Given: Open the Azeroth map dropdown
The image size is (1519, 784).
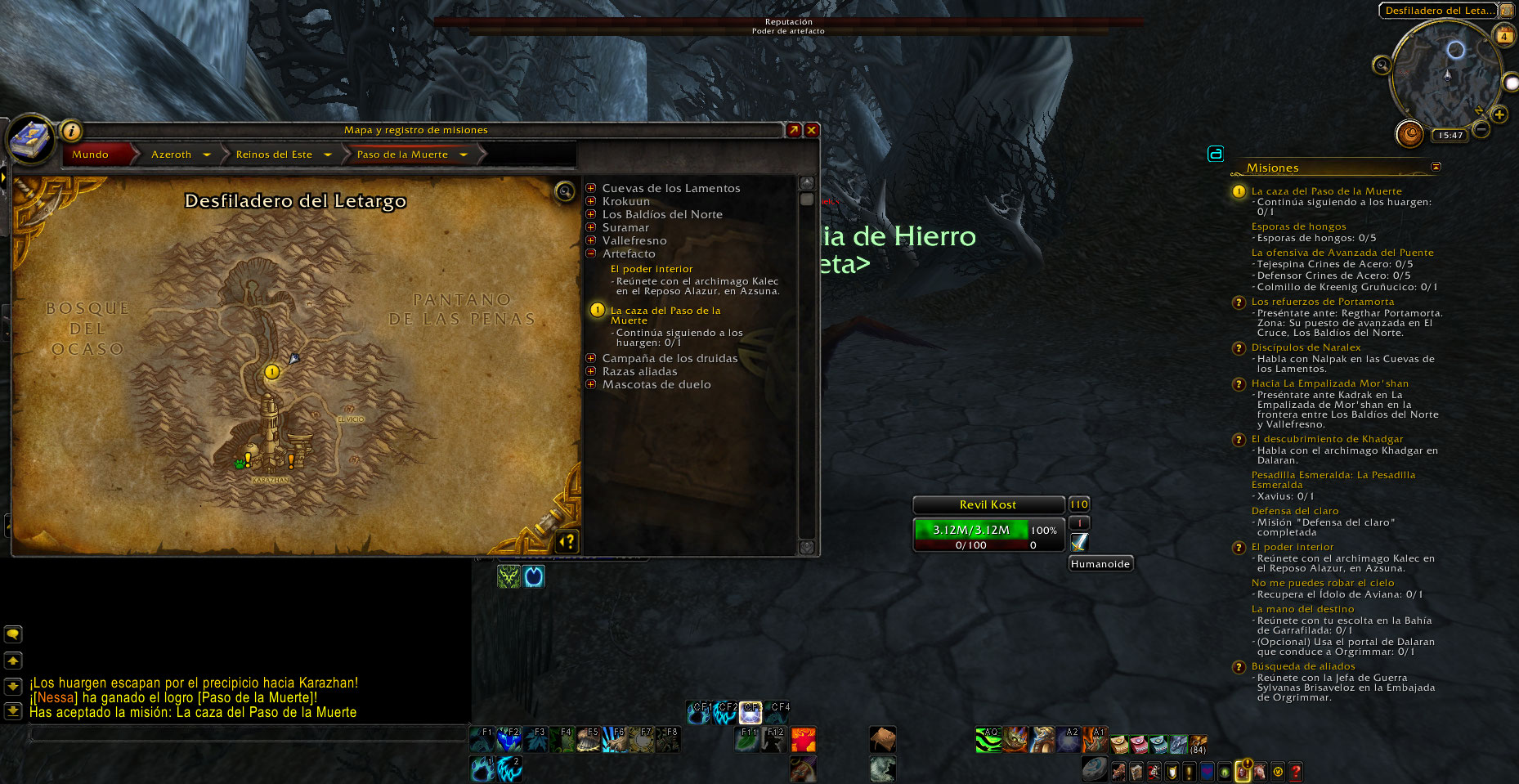Looking at the screenshot, I should [207, 155].
